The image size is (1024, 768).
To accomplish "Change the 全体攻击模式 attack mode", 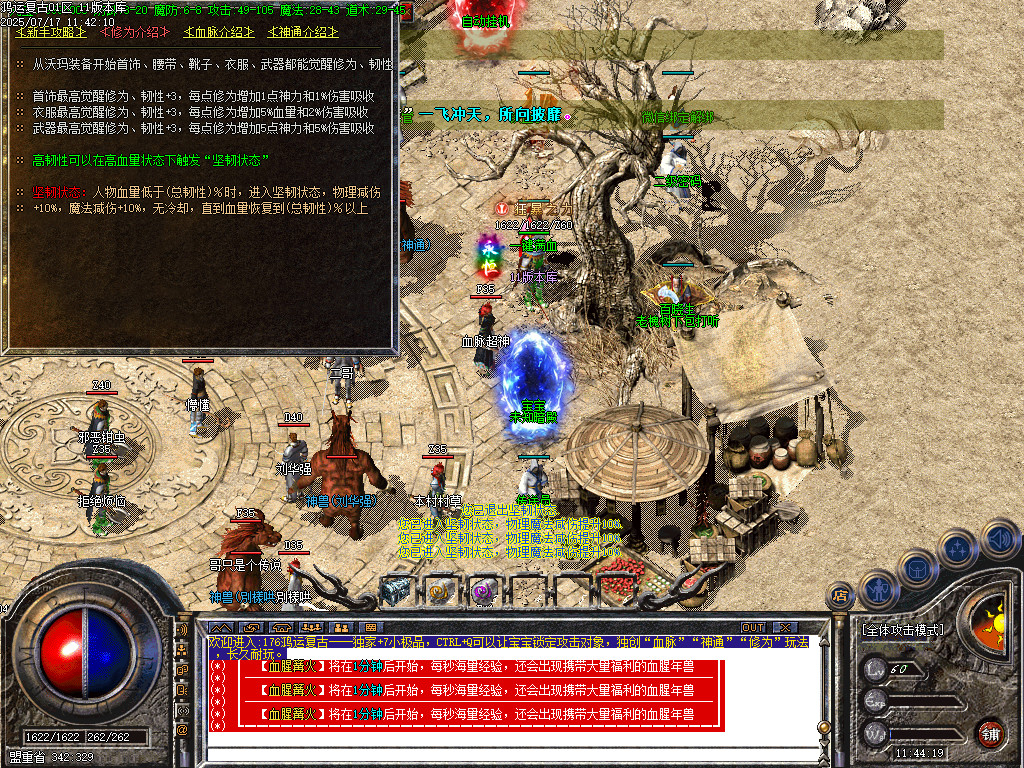I will pyautogui.click(x=901, y=631).
